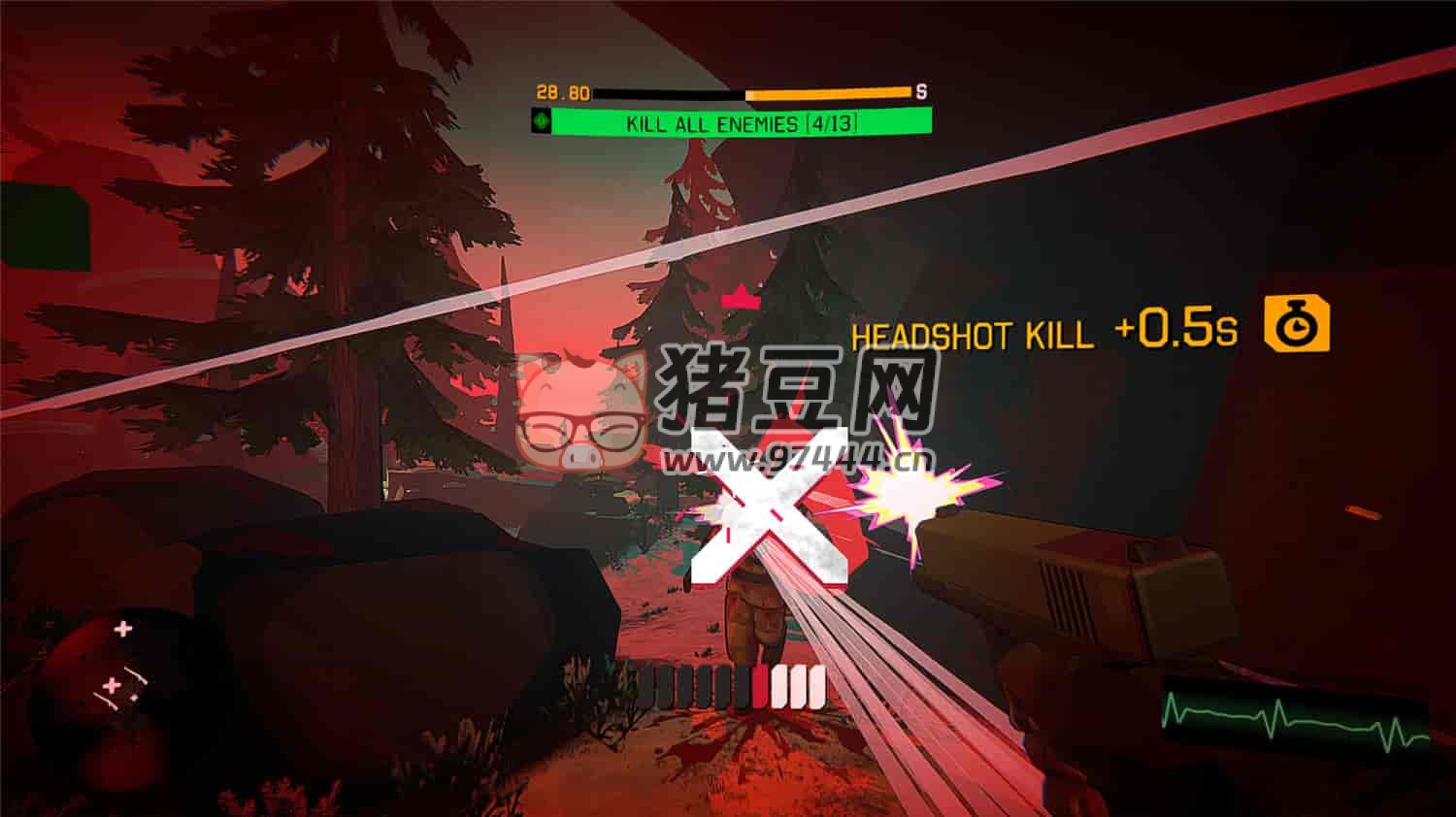Click the orange stopwatch time bonus icon
The image size is (1456, 817).
[1296, 325]
